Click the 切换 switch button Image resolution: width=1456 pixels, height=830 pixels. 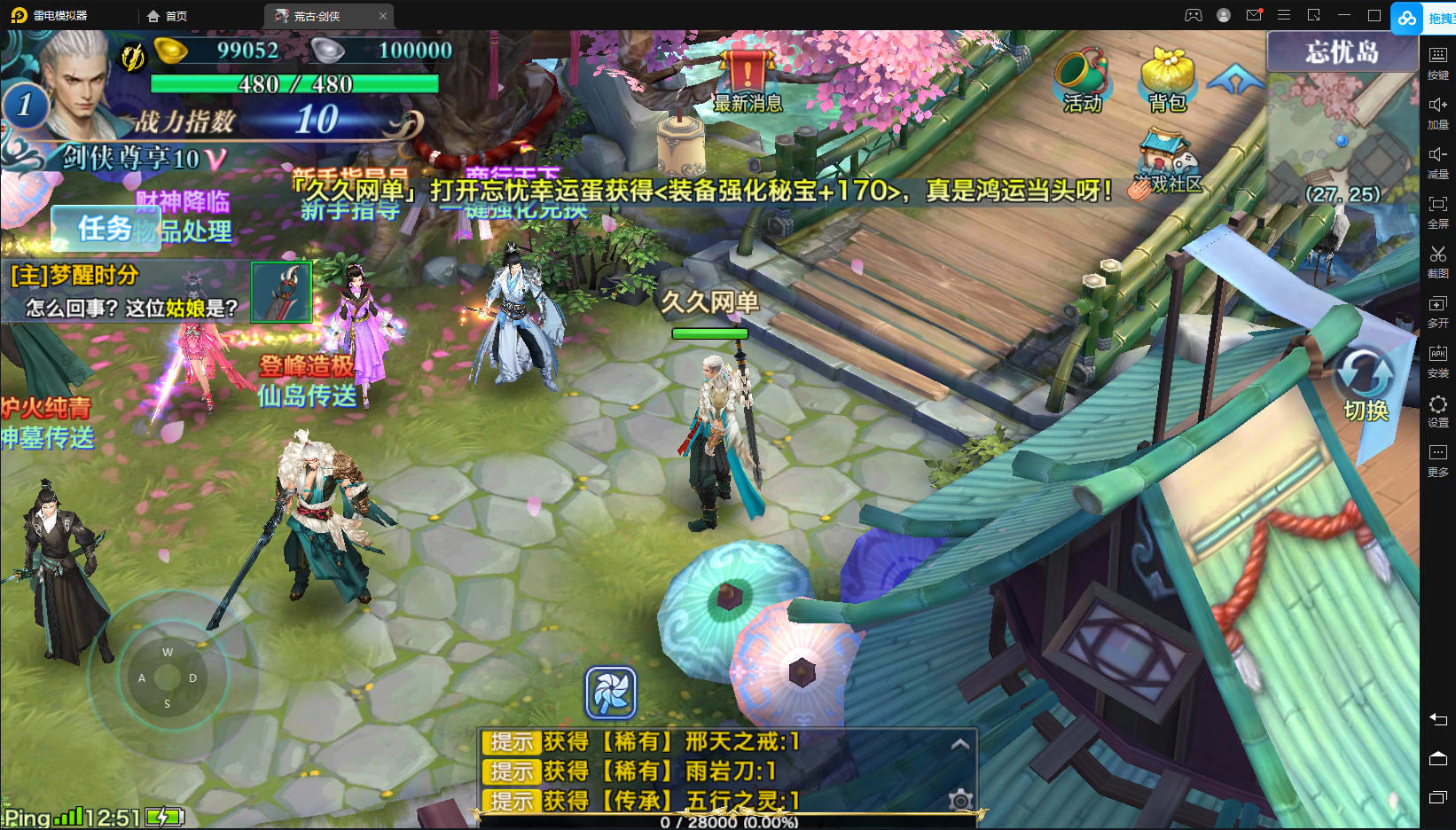[1365, 384]
